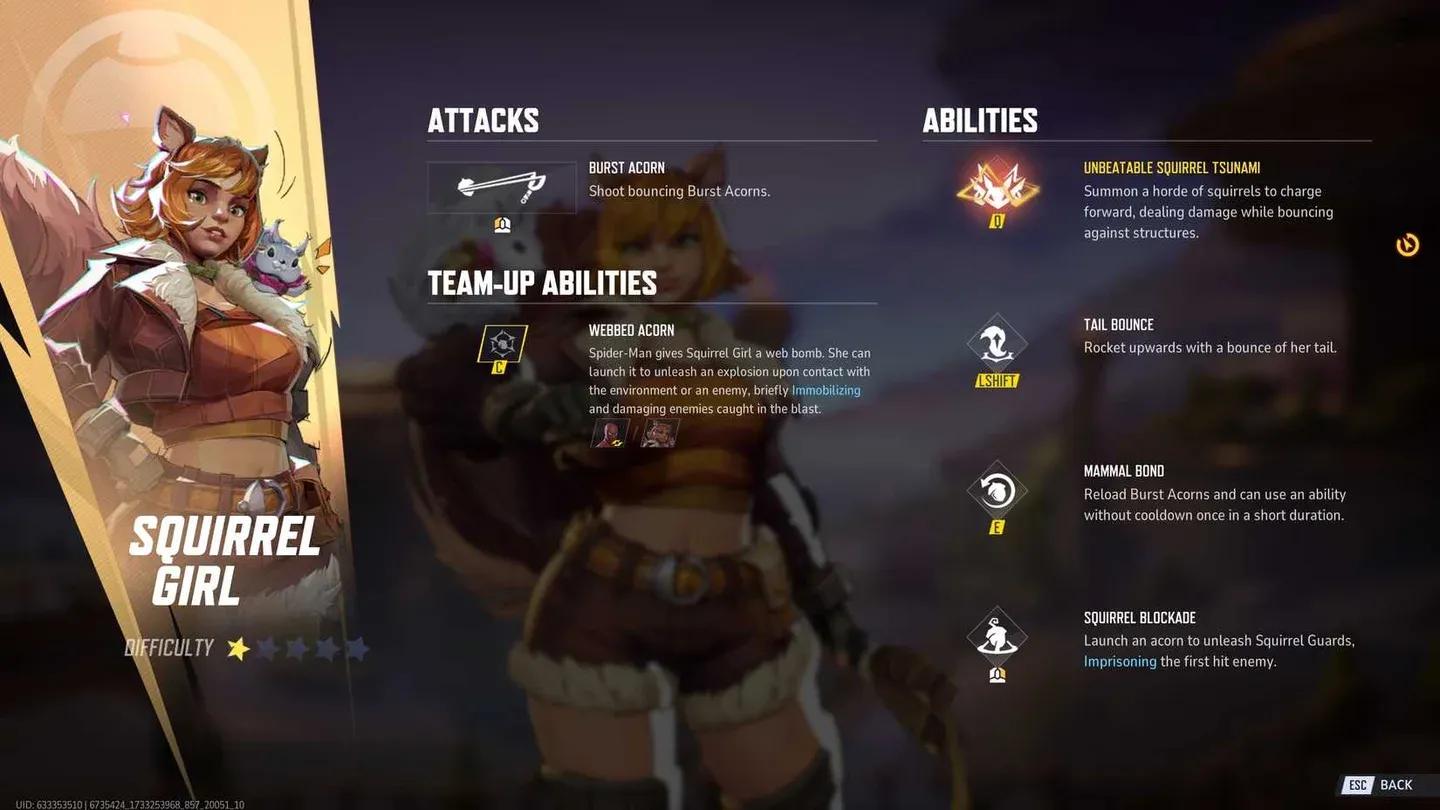This screenshot has width=1440, height=810.
Task: Click Squirrel Girl's portrait under Webbed Acorn
Action: tap(660, 433)
